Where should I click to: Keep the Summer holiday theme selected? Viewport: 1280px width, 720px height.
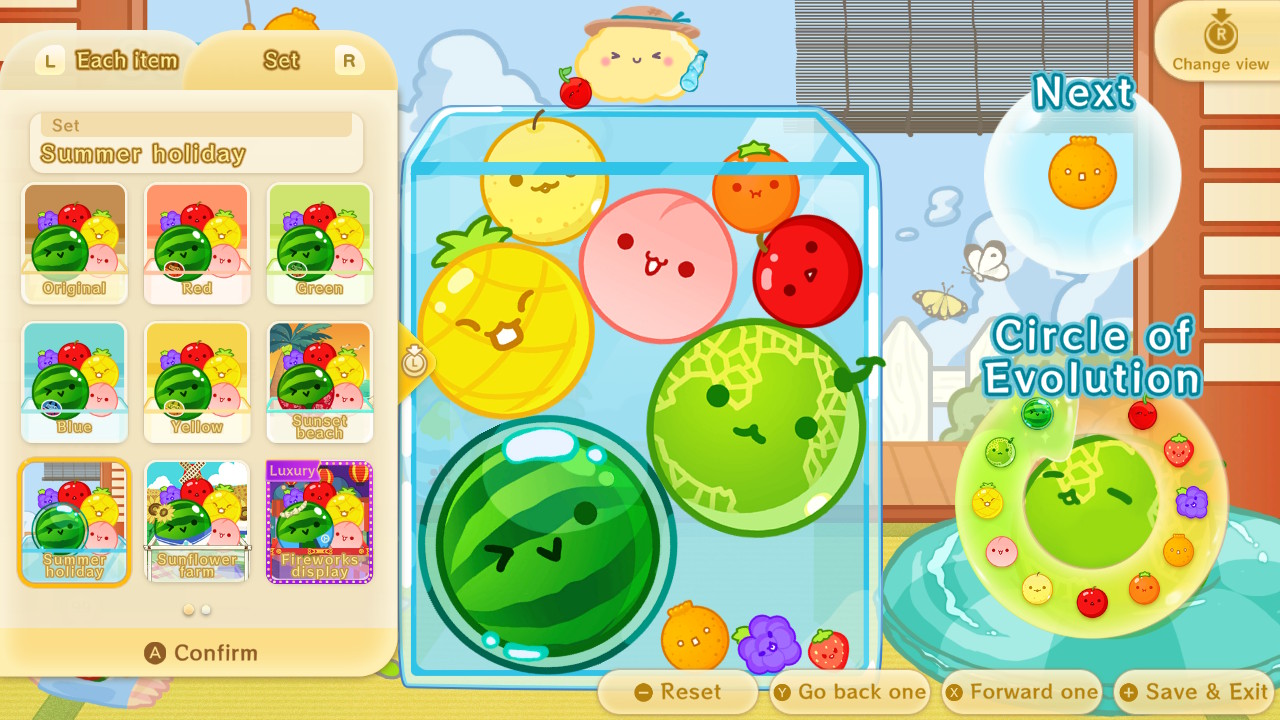[x=74, y=521]
